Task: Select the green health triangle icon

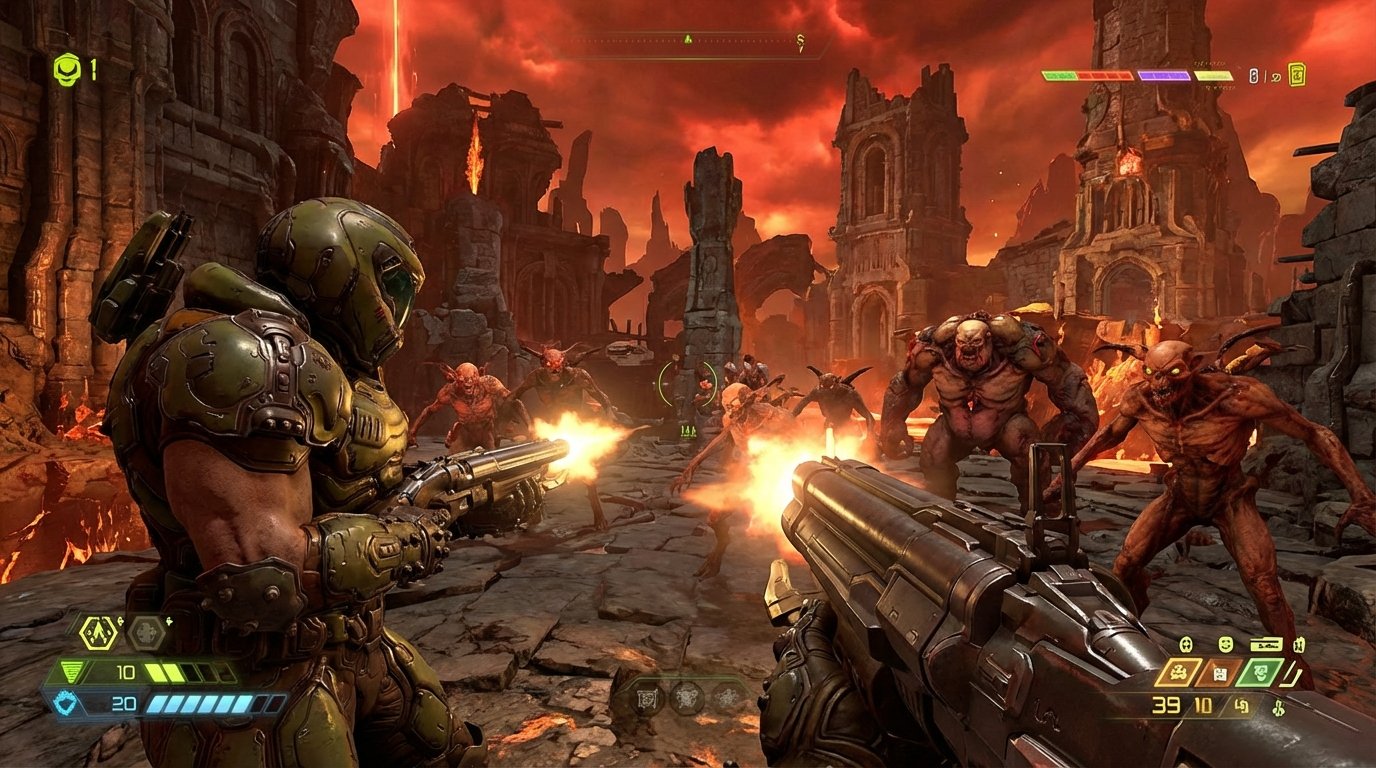Action: pos(73,668)
